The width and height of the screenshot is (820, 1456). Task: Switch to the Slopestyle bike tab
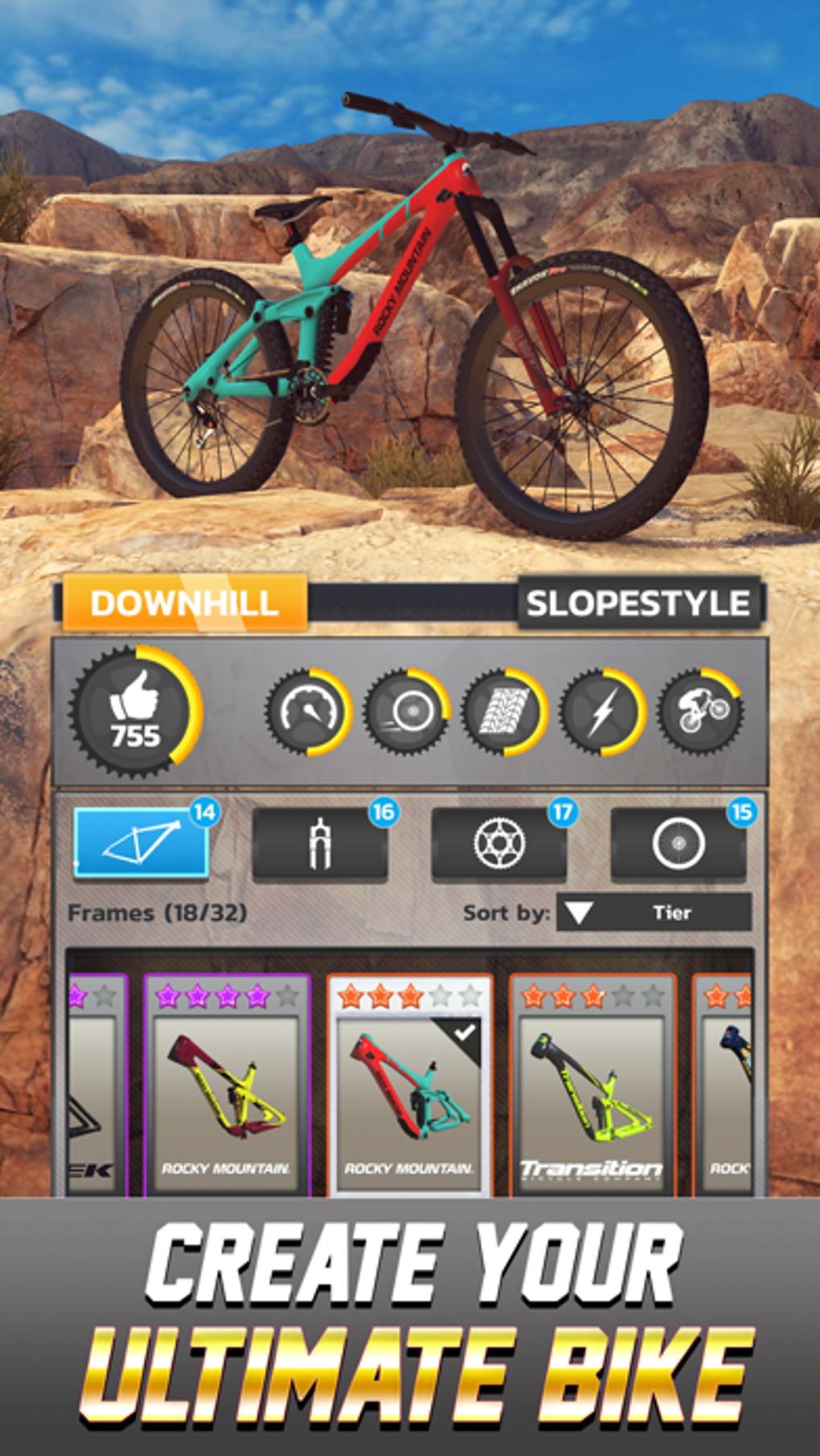pyautogui.click(x=638, y=603)
